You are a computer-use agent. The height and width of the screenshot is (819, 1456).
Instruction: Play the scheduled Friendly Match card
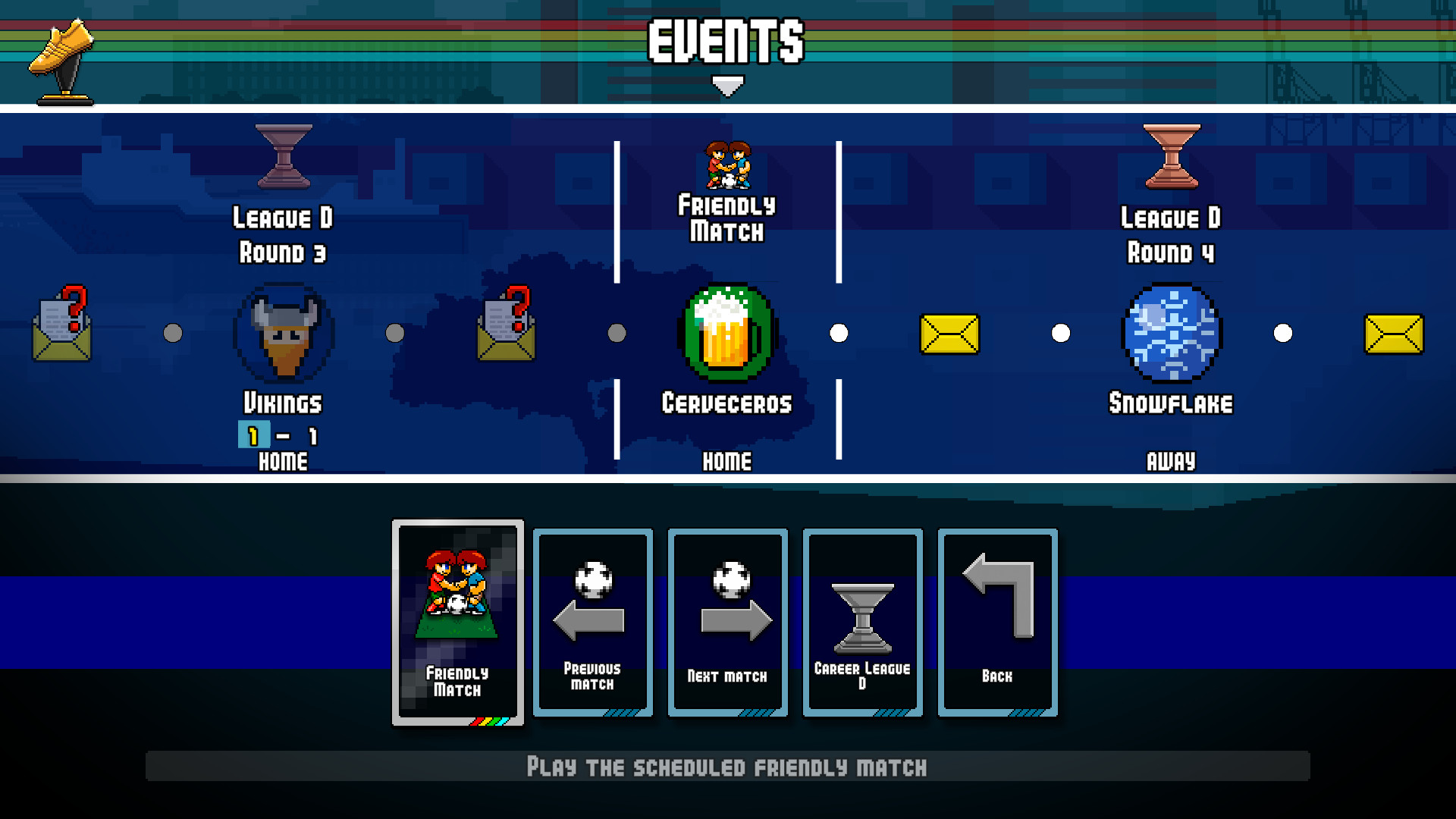457,622
